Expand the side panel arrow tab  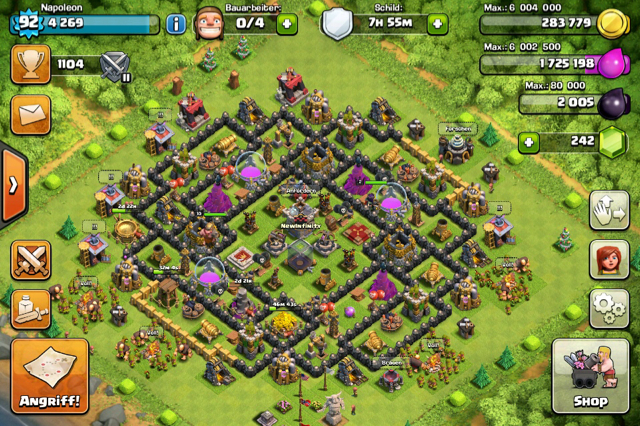click(x=12, y=185)
